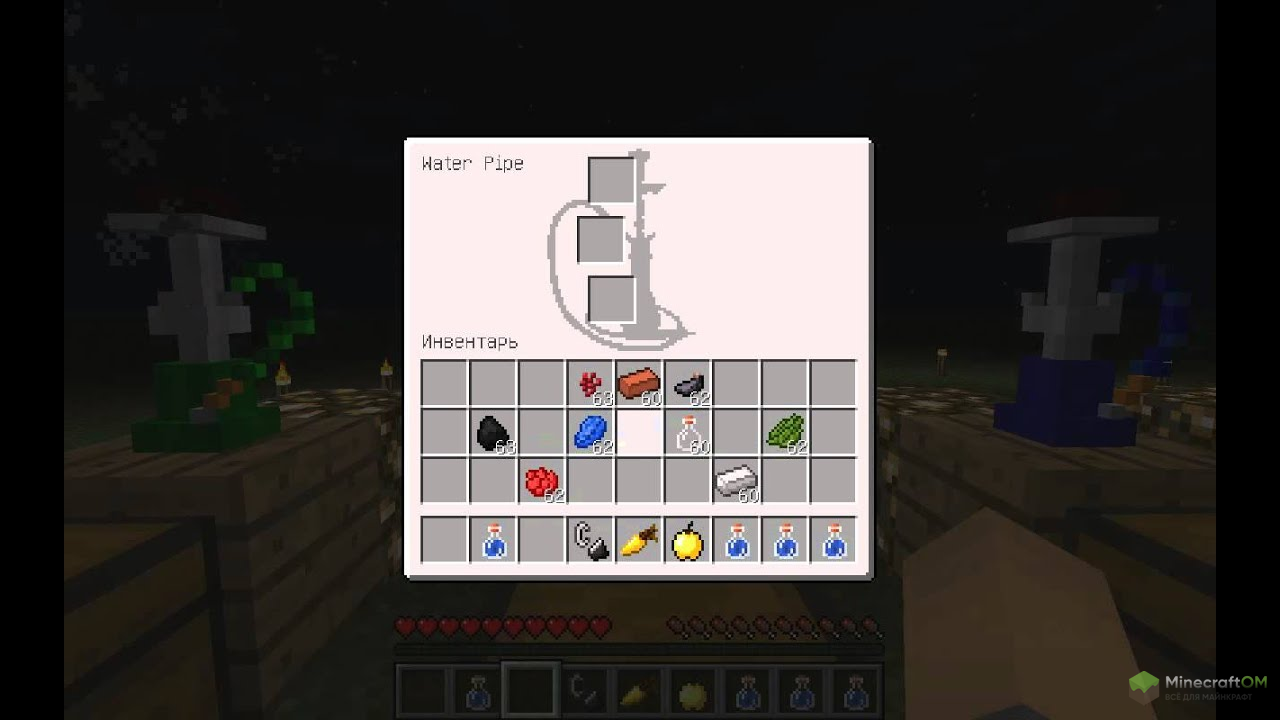Select the brick stack in inventory
Viewport: 1280px width, 720px height.
639,384
